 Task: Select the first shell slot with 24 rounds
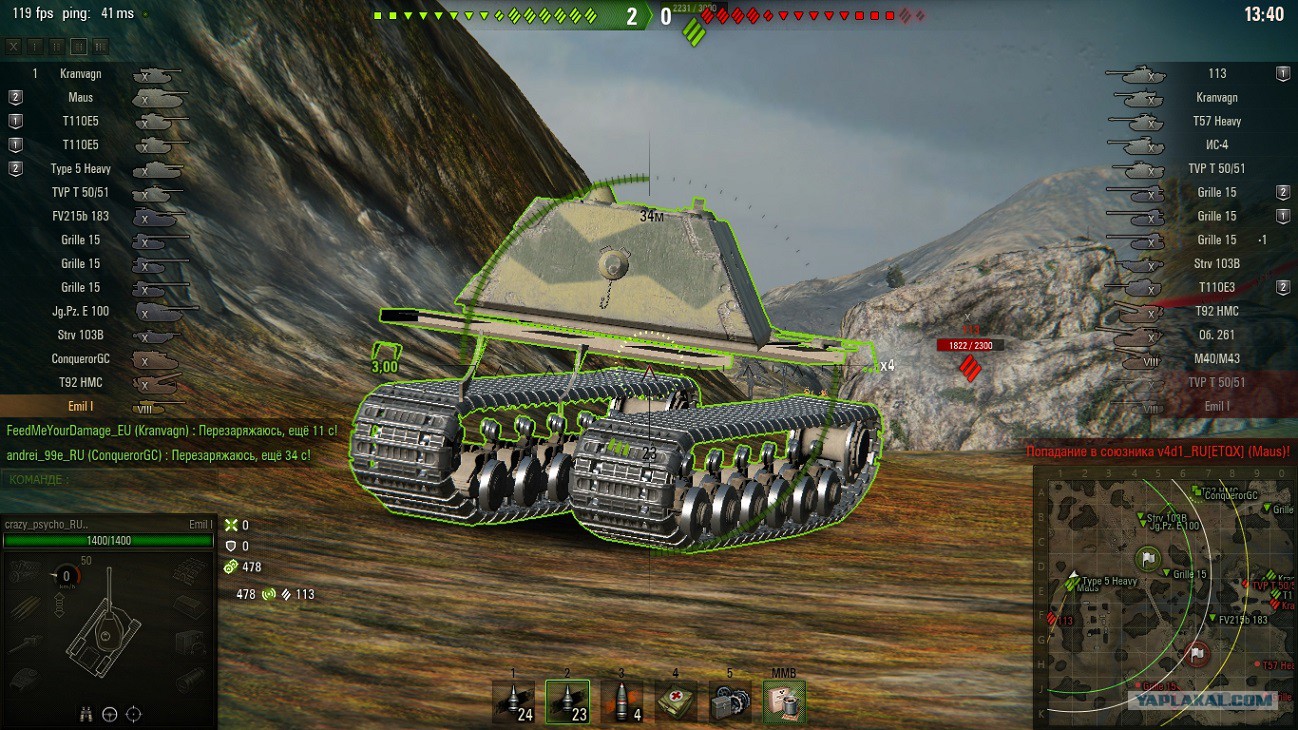click(513, 702)
